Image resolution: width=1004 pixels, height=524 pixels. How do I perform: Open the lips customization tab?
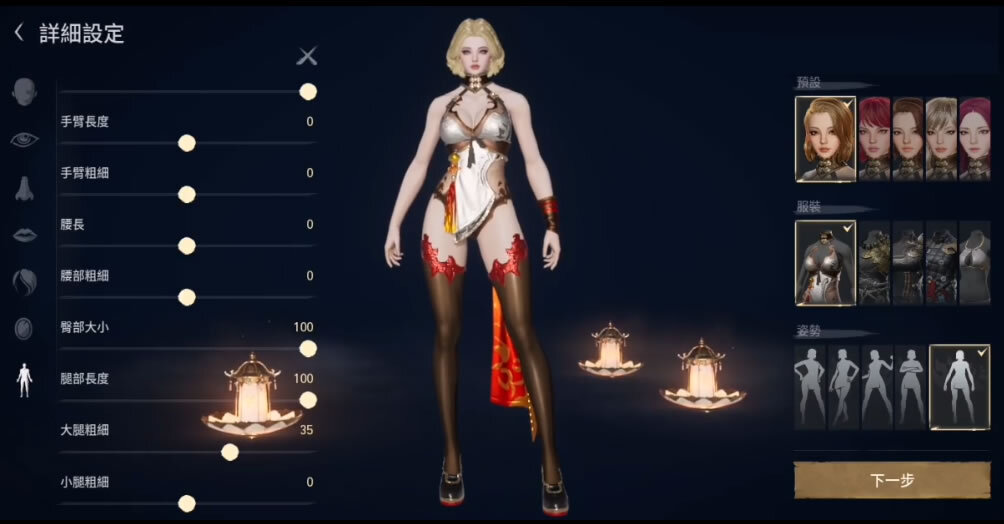[25, 235]
